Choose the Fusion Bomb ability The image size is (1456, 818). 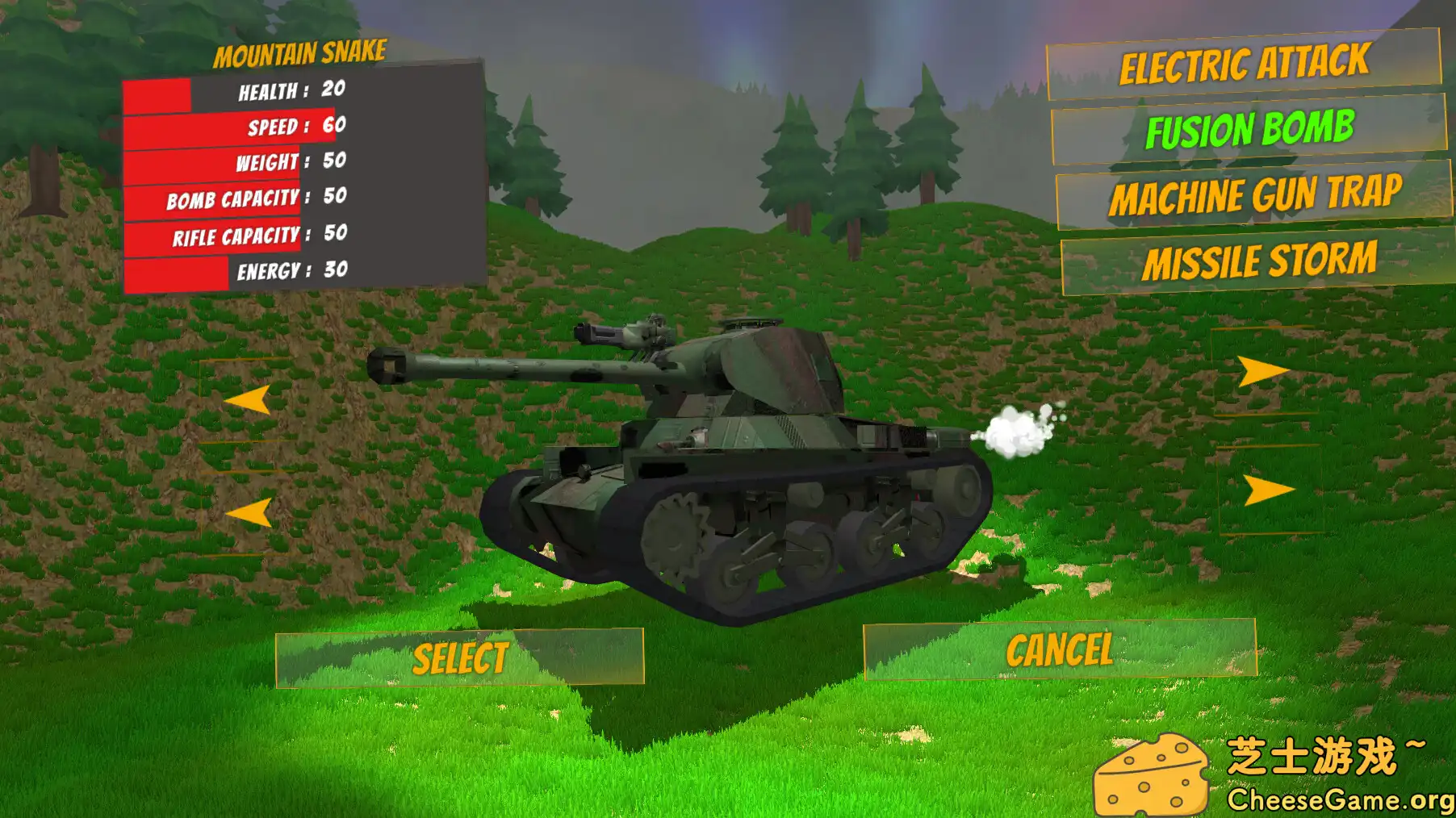tap(1250, 127)
